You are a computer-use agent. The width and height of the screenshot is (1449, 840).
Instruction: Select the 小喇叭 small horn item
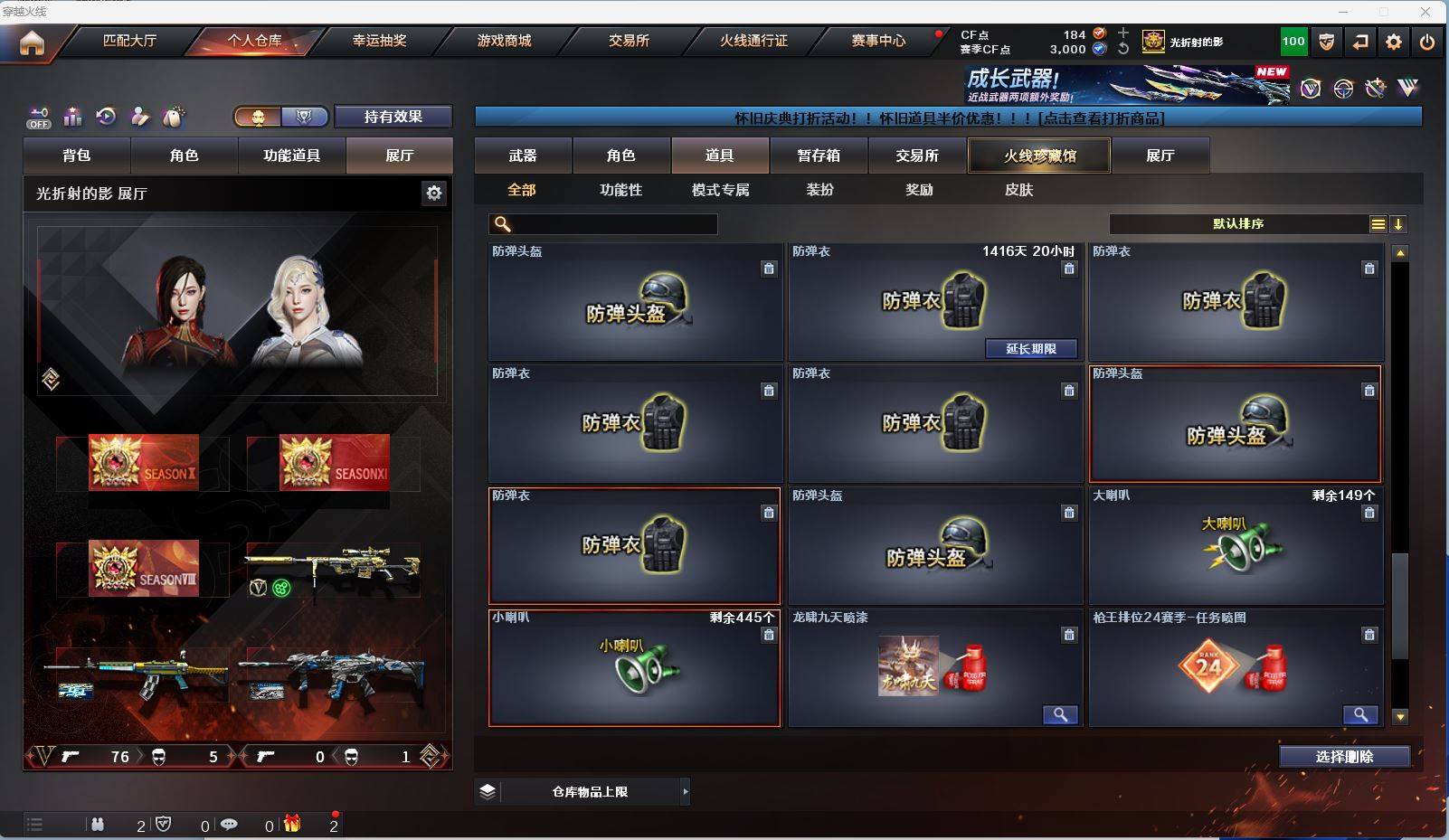click(634, 667)
